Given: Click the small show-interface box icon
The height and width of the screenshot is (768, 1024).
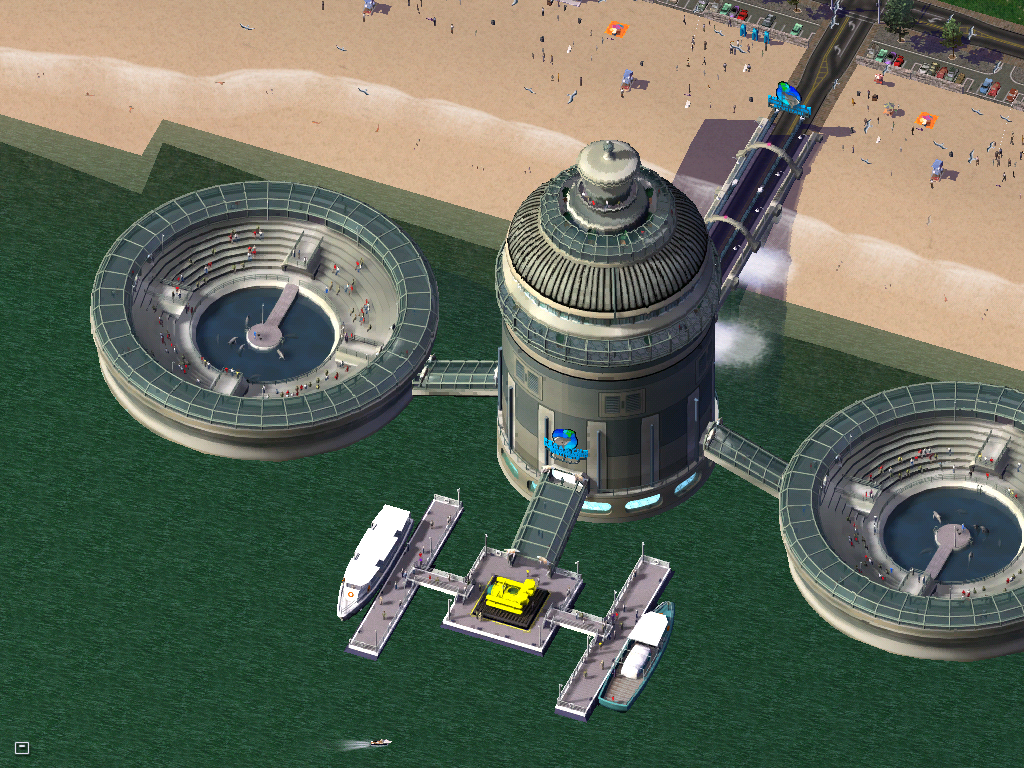Looking at the screenshot, I should pyautogui.click(x=22, y=747).
